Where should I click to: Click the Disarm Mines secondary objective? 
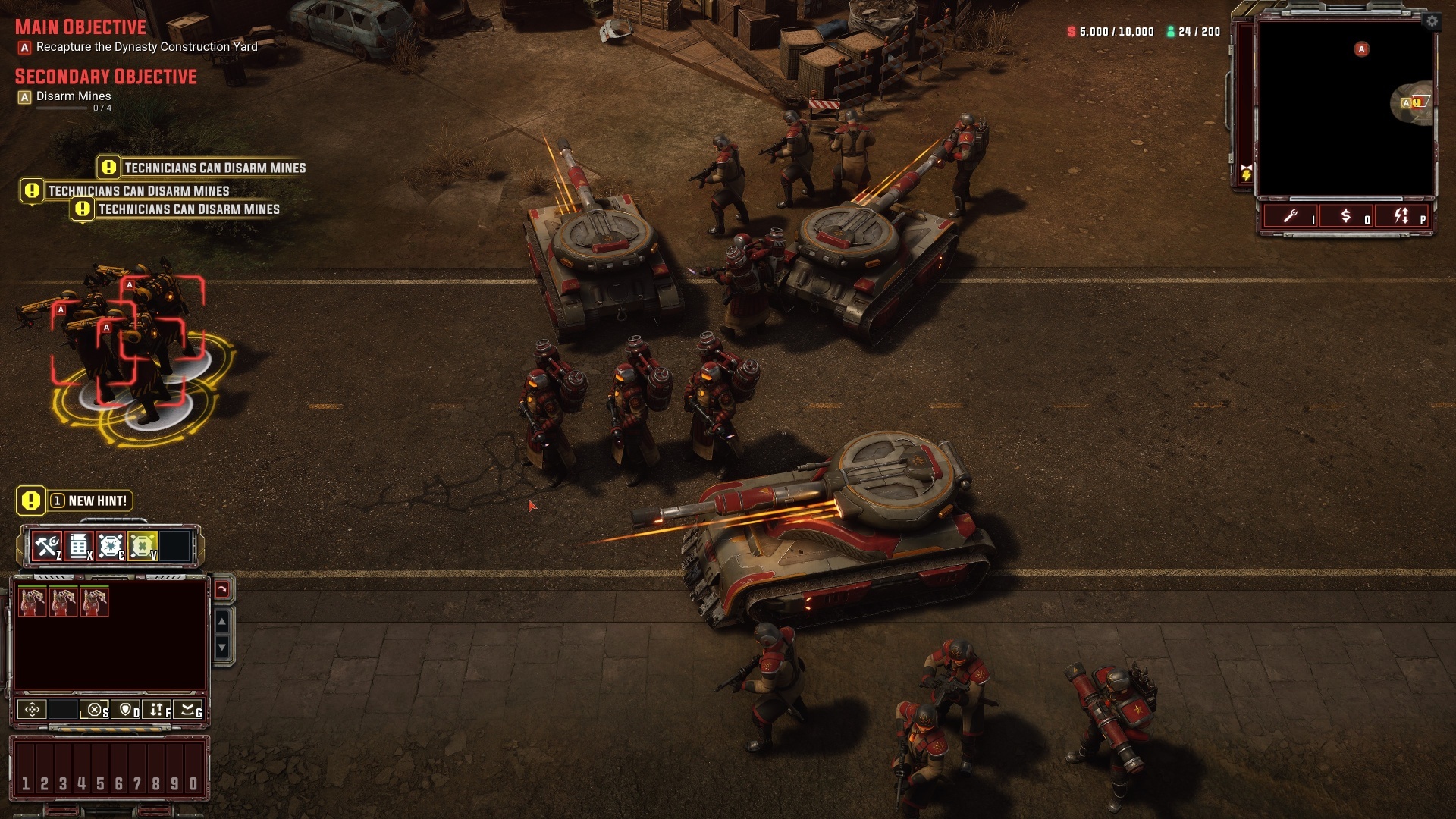pos(74,96)
